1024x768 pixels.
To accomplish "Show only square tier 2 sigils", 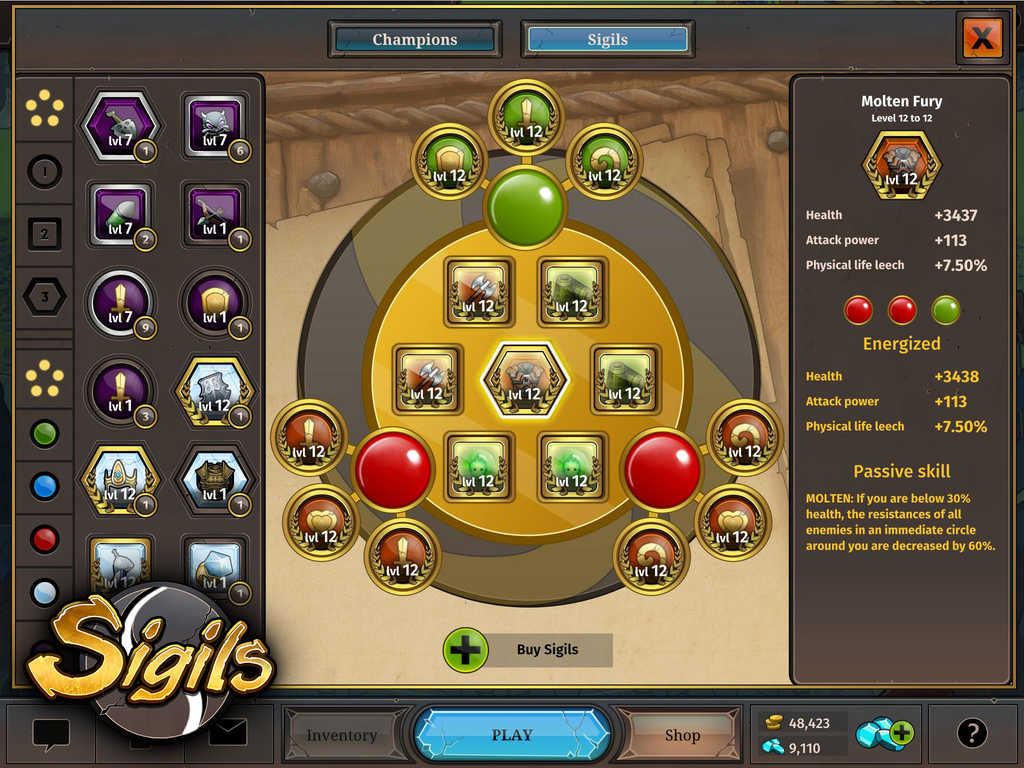I will tap(45, 235).
